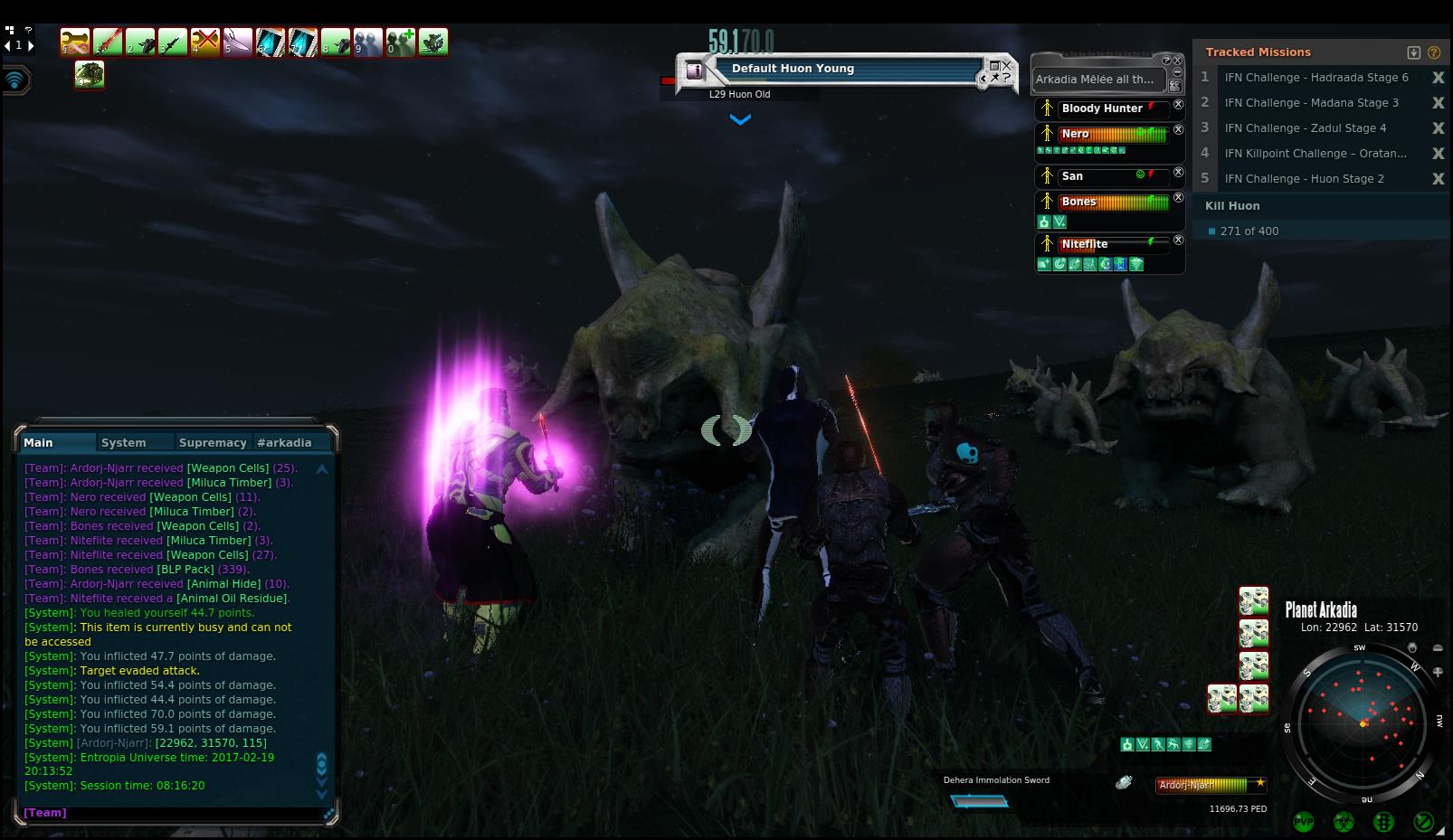
Task: Close the Default Huon Young target window
Action: [x=1006, y=64]
